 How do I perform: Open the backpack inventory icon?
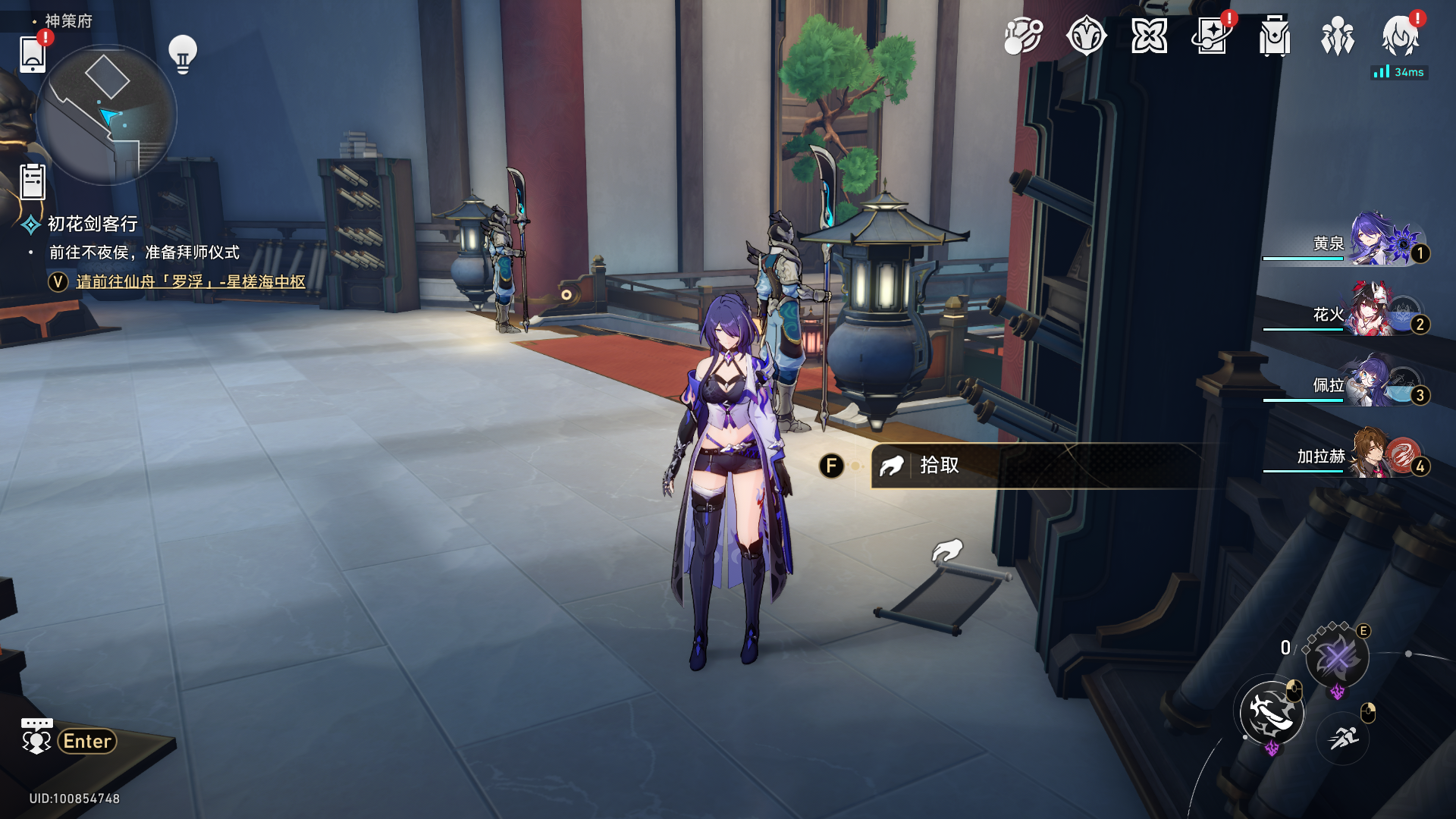(1275, 36)
